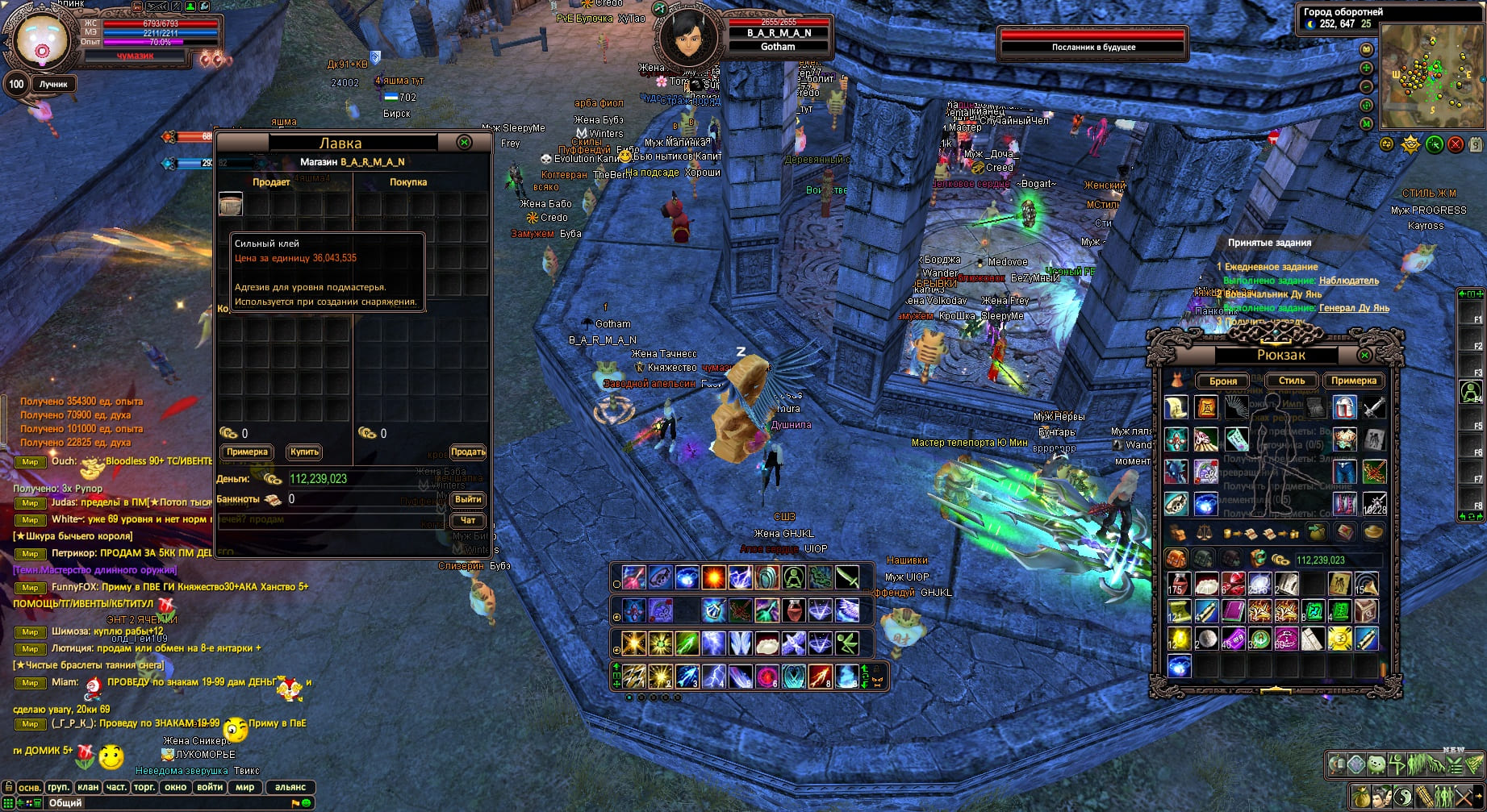
Task: Click the Купить button
Action: pyautogui.click(x=304, y=452)
